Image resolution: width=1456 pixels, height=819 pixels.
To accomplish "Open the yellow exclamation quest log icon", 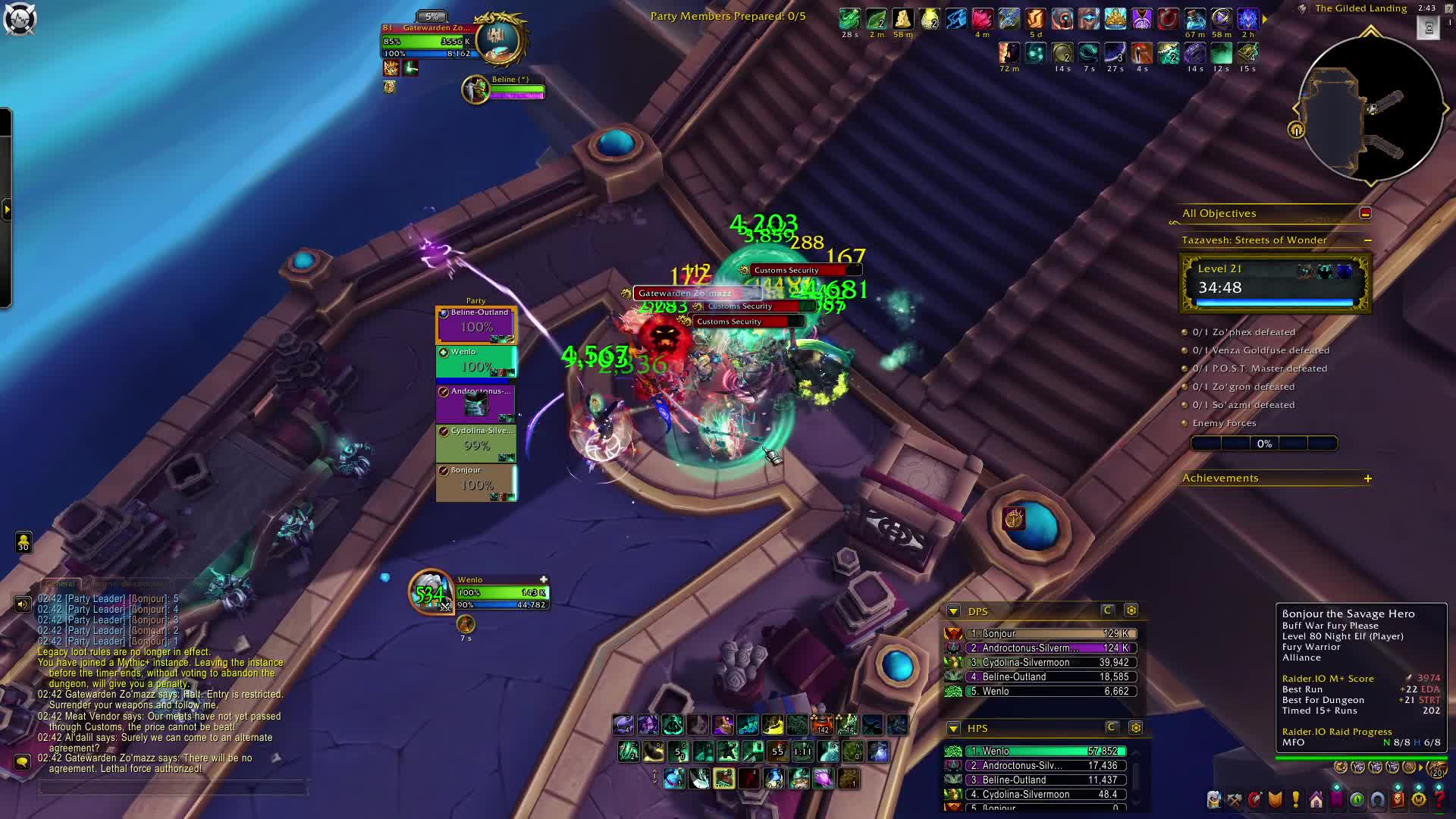I will tap(1295, 800).
